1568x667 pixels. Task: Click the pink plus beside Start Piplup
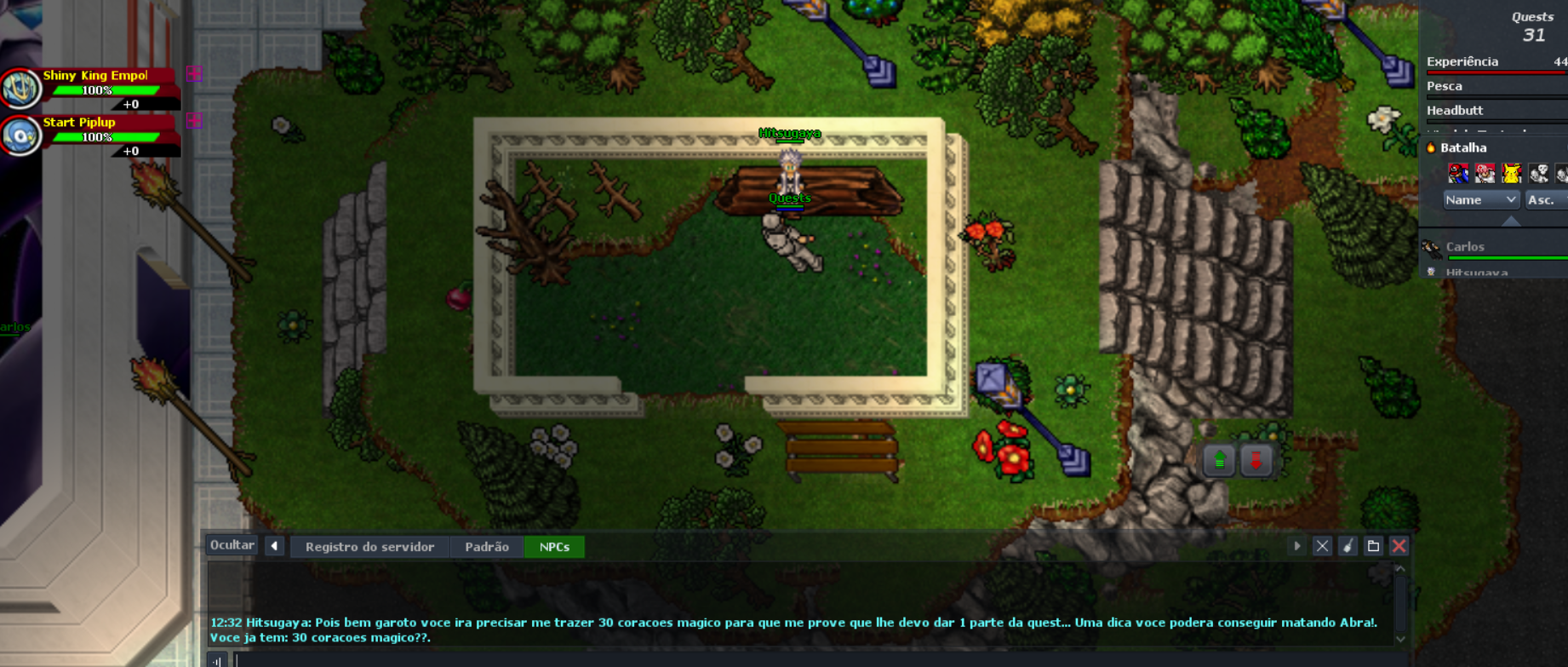194,121
